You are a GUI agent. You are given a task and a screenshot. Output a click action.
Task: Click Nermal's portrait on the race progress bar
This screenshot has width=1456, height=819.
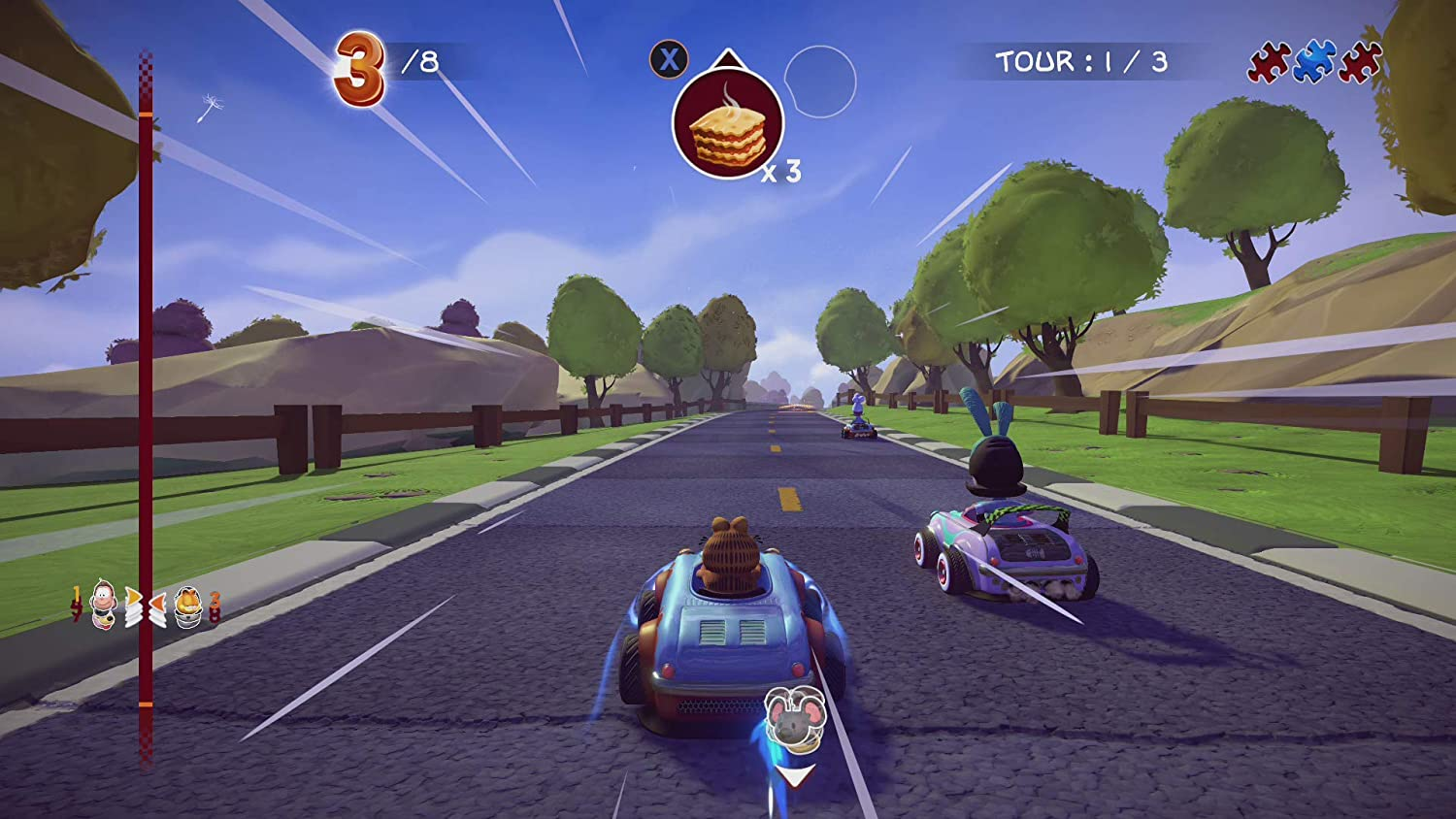[x=102, y=602]
